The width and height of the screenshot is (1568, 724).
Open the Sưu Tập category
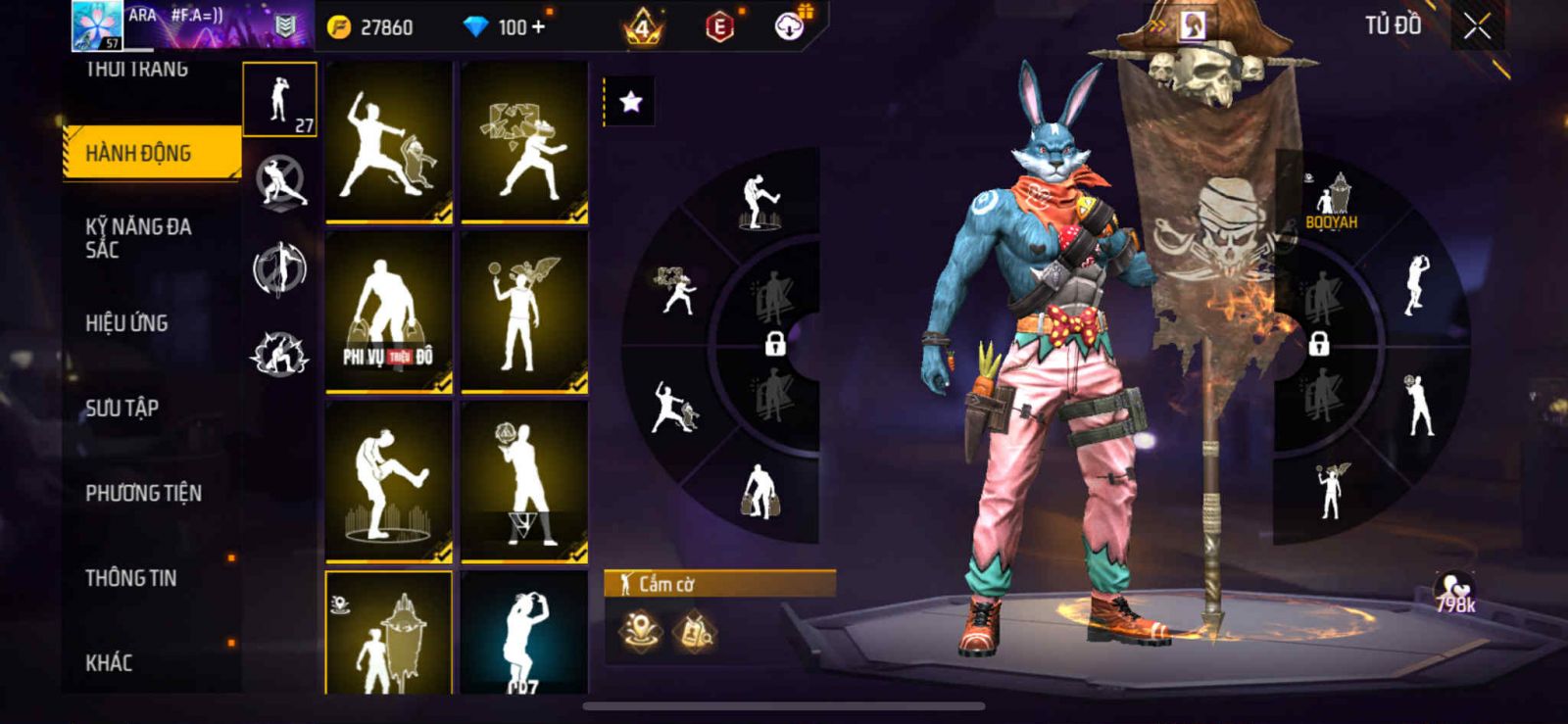coord(122,409)
